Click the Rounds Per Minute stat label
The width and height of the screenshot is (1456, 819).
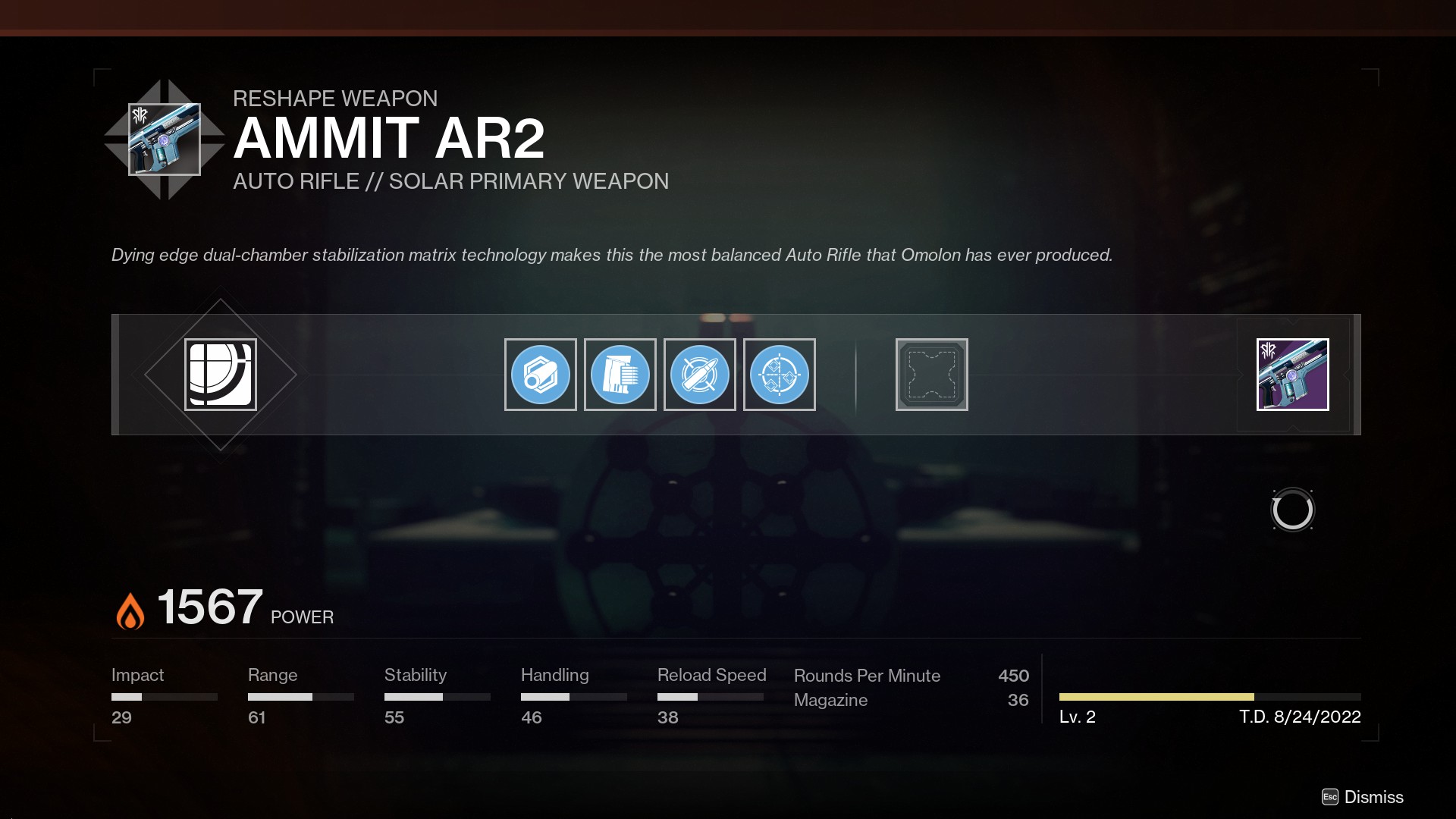point(867,675)
